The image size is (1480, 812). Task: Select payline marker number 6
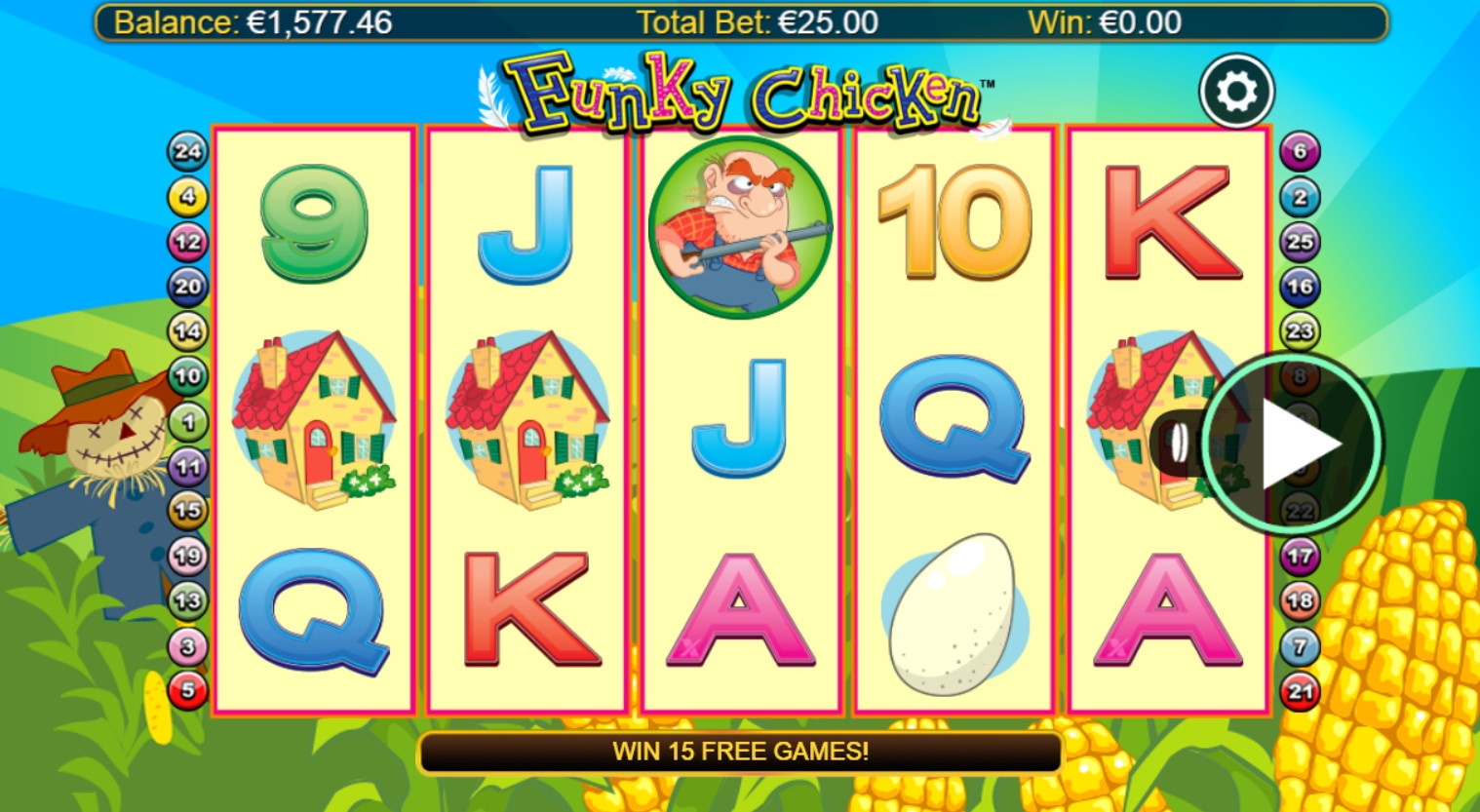tap(1300, 151)
